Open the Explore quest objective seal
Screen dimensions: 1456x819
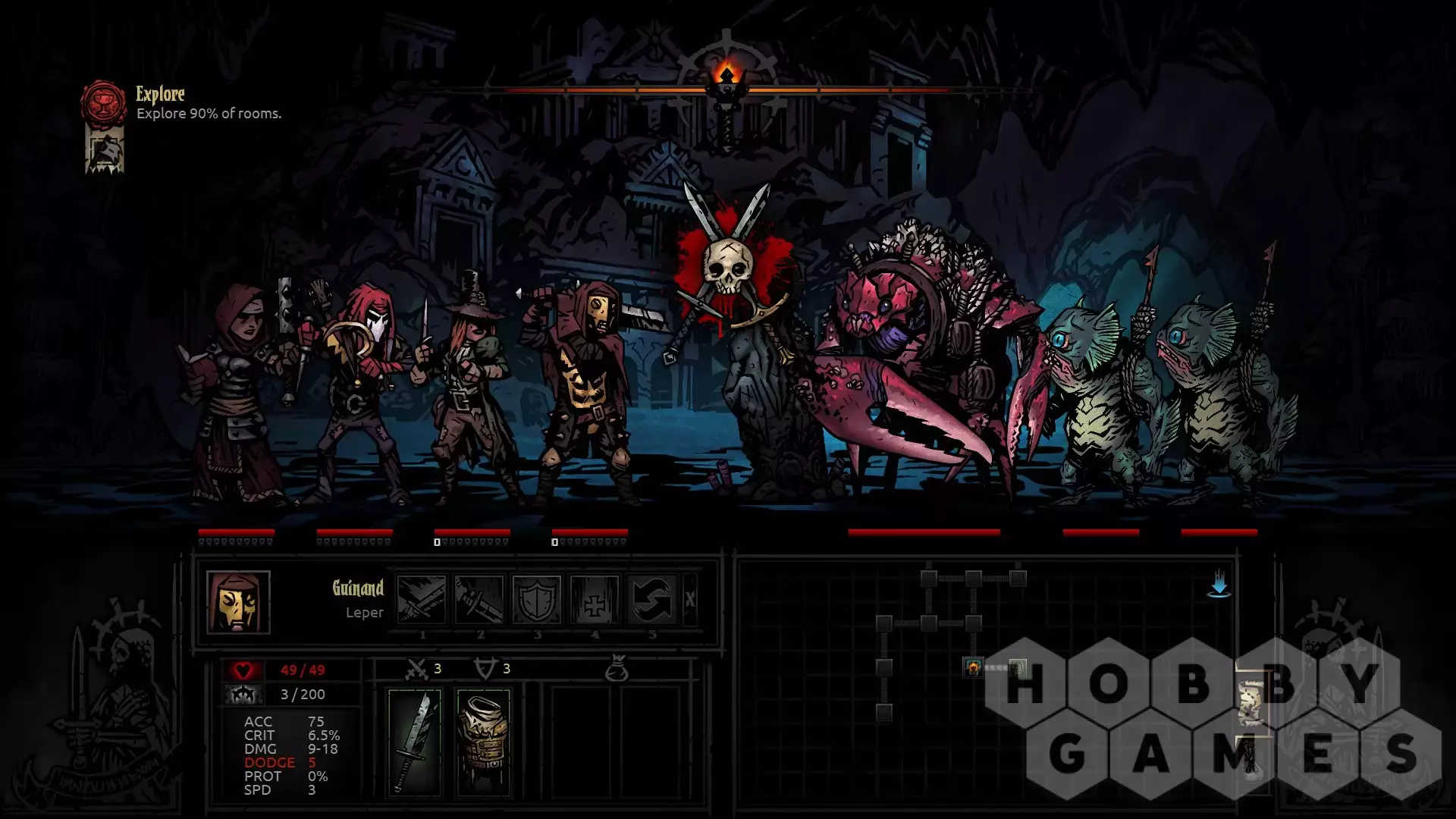pos(104,102)
